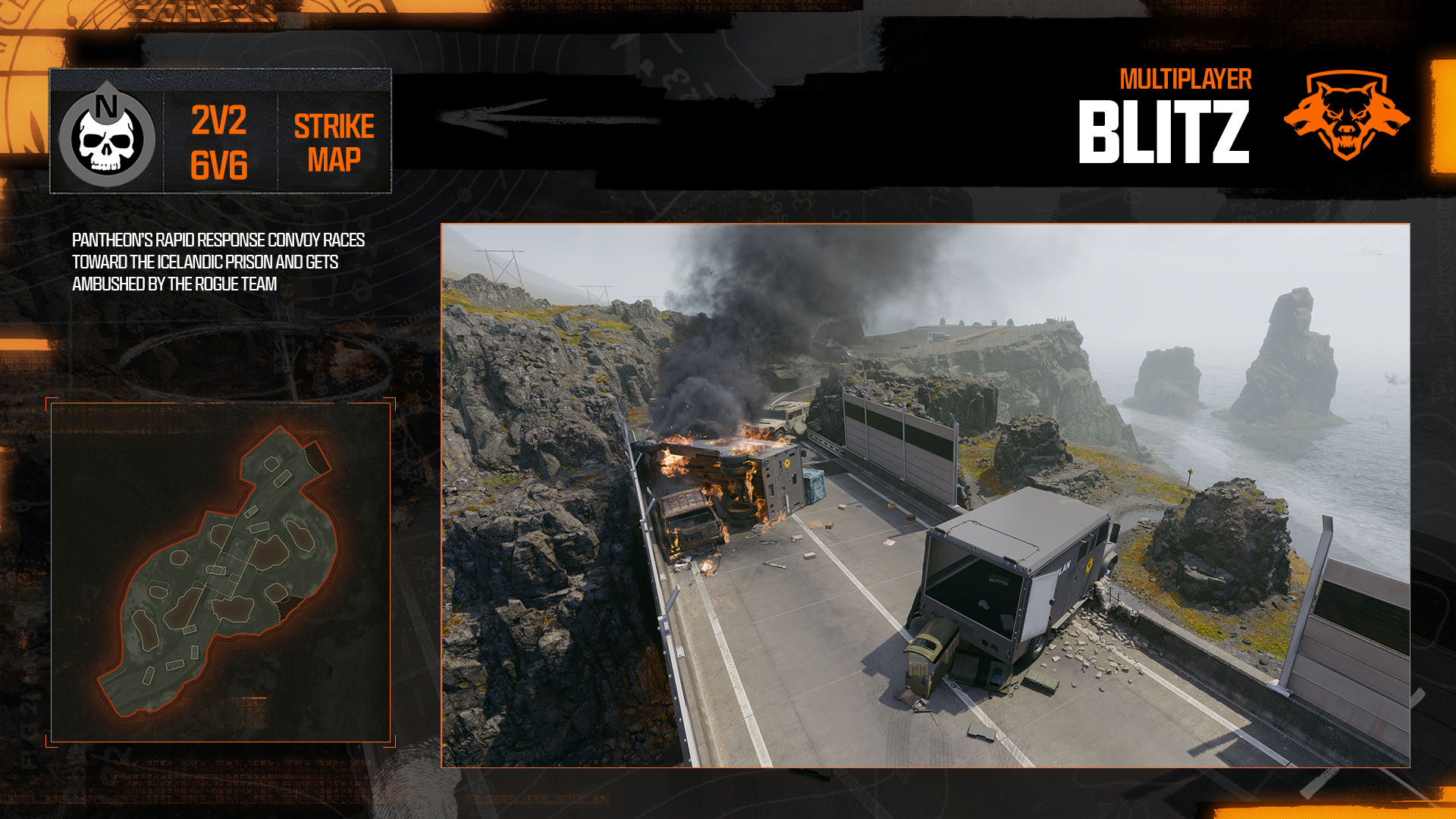
Task: Select the 2v2 6v6 mode label
Action: click(219, 143)
